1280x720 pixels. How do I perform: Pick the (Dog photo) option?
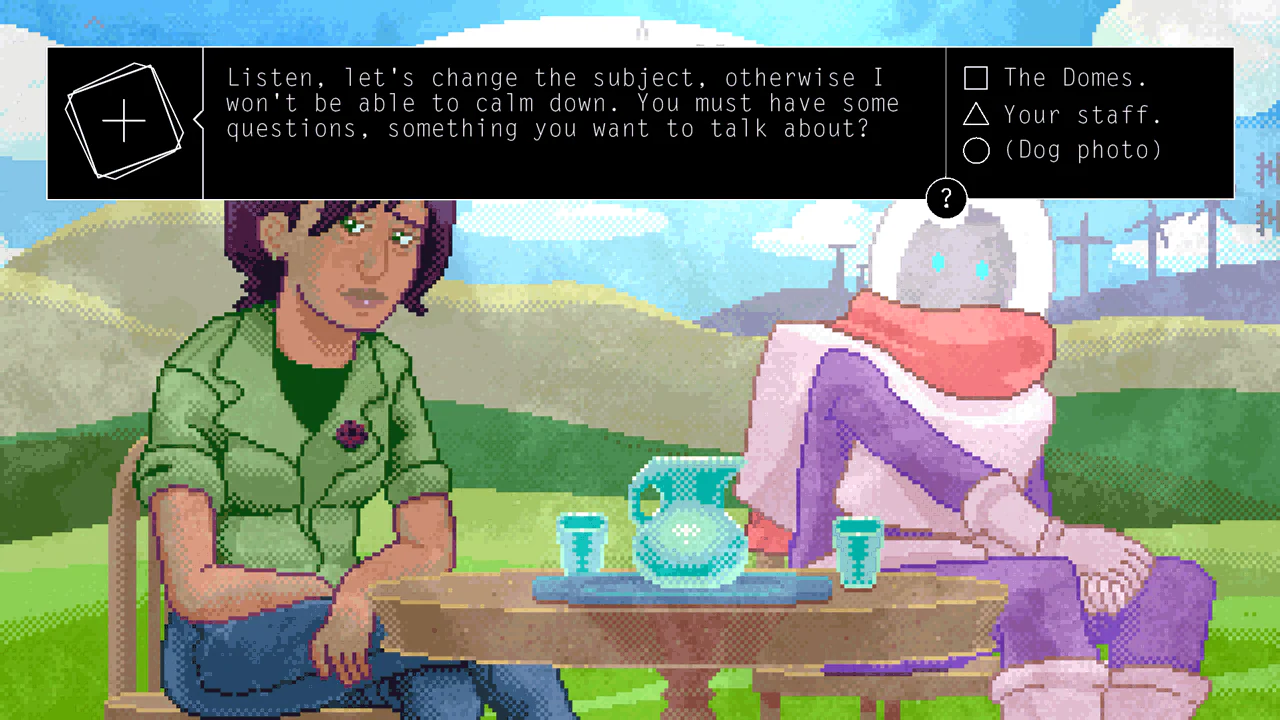pos(1083,150)
